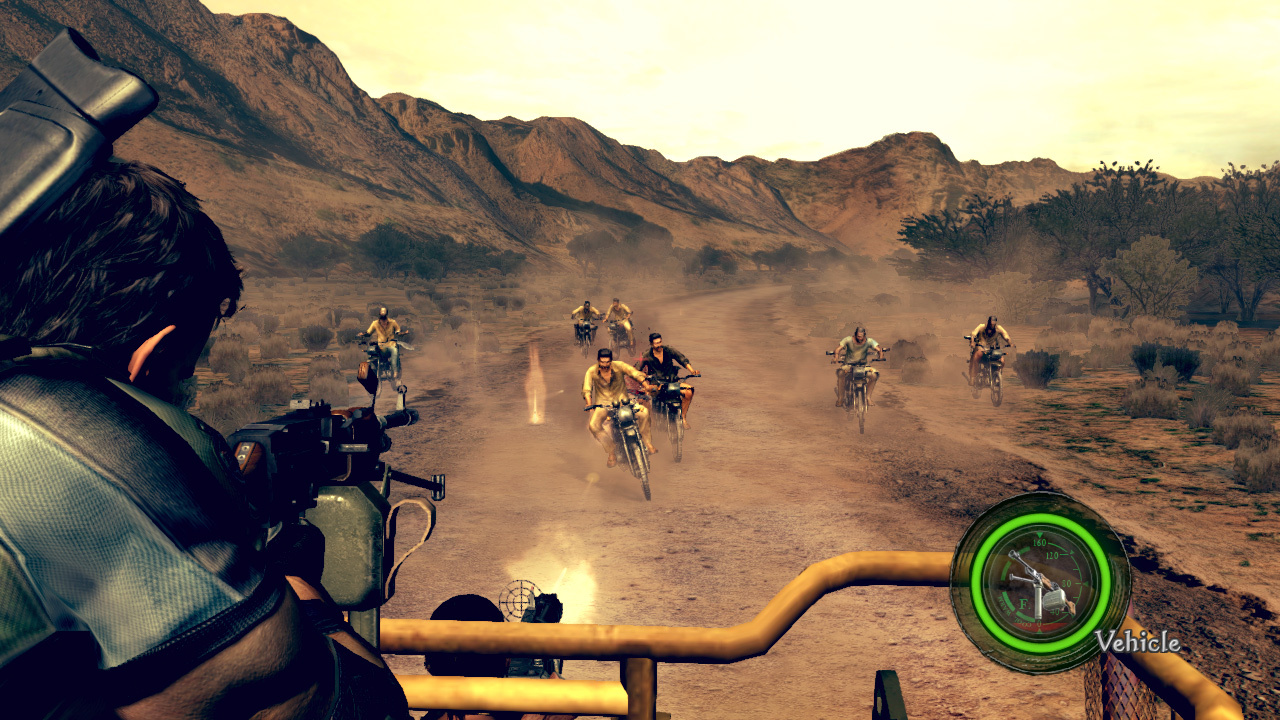Click the '80' marking on the speedometer dial

(1067, 583)
